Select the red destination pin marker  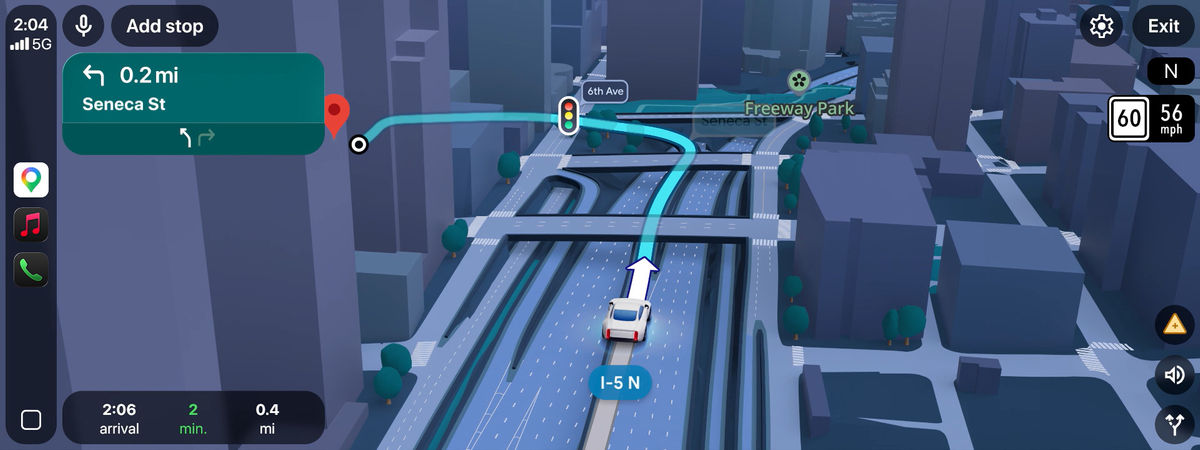point(336,115)
